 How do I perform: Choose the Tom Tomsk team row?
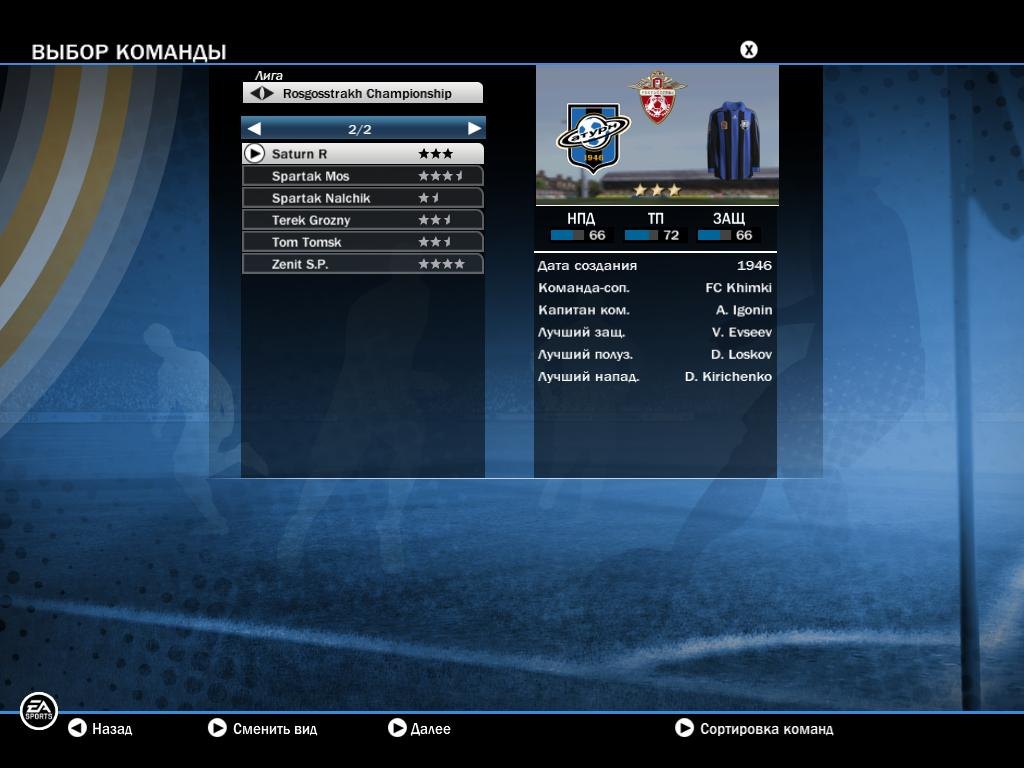(362, 242)
